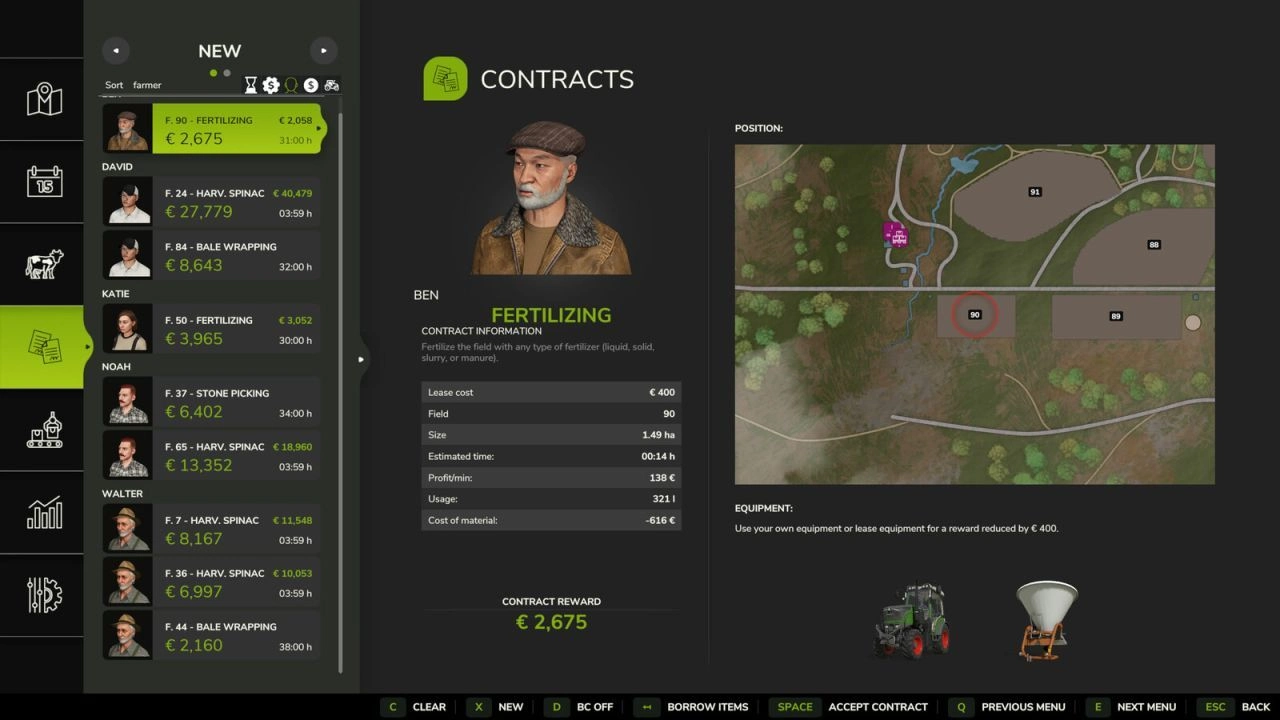Open the animals panel
The width and height of the screenshot is (1280, 720).
coord(42,264)
